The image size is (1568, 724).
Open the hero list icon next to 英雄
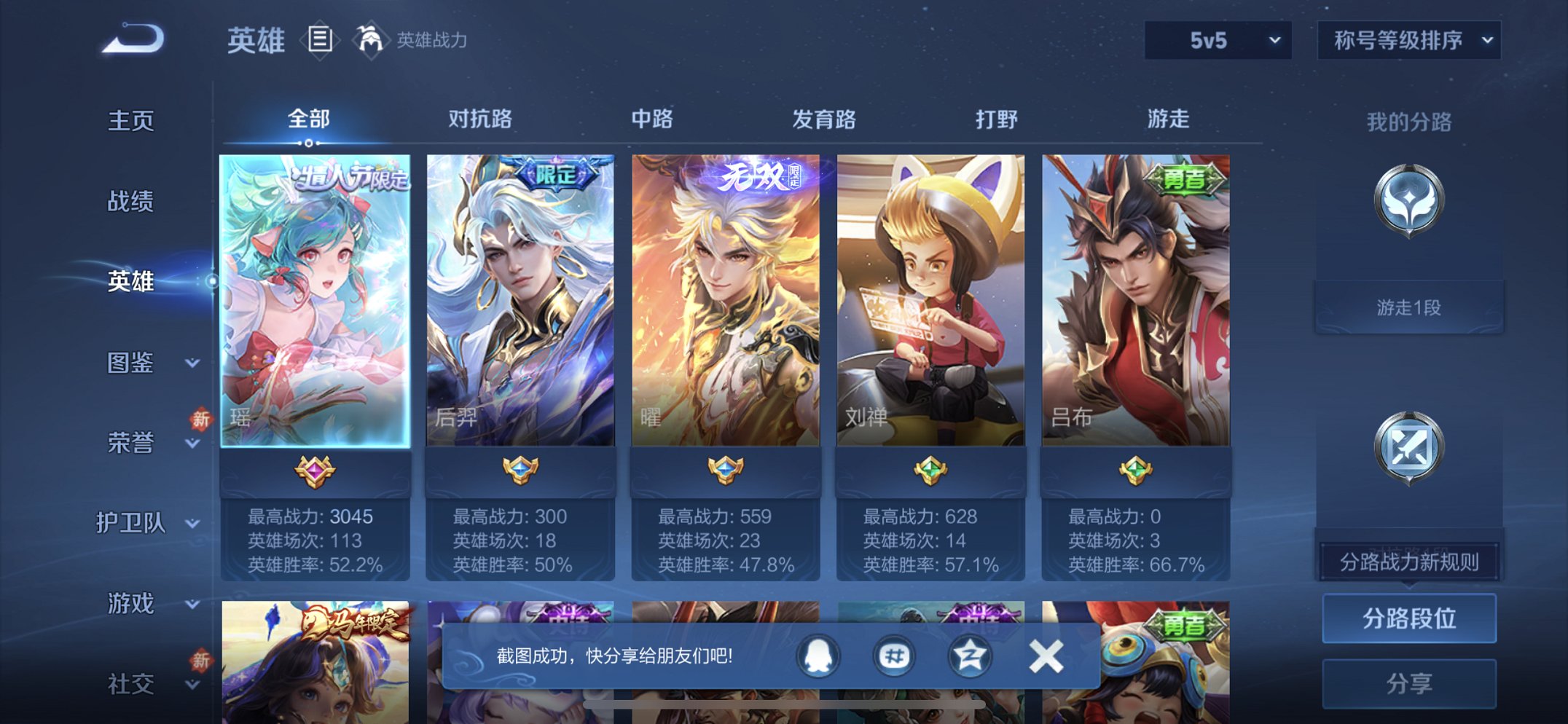319,42
